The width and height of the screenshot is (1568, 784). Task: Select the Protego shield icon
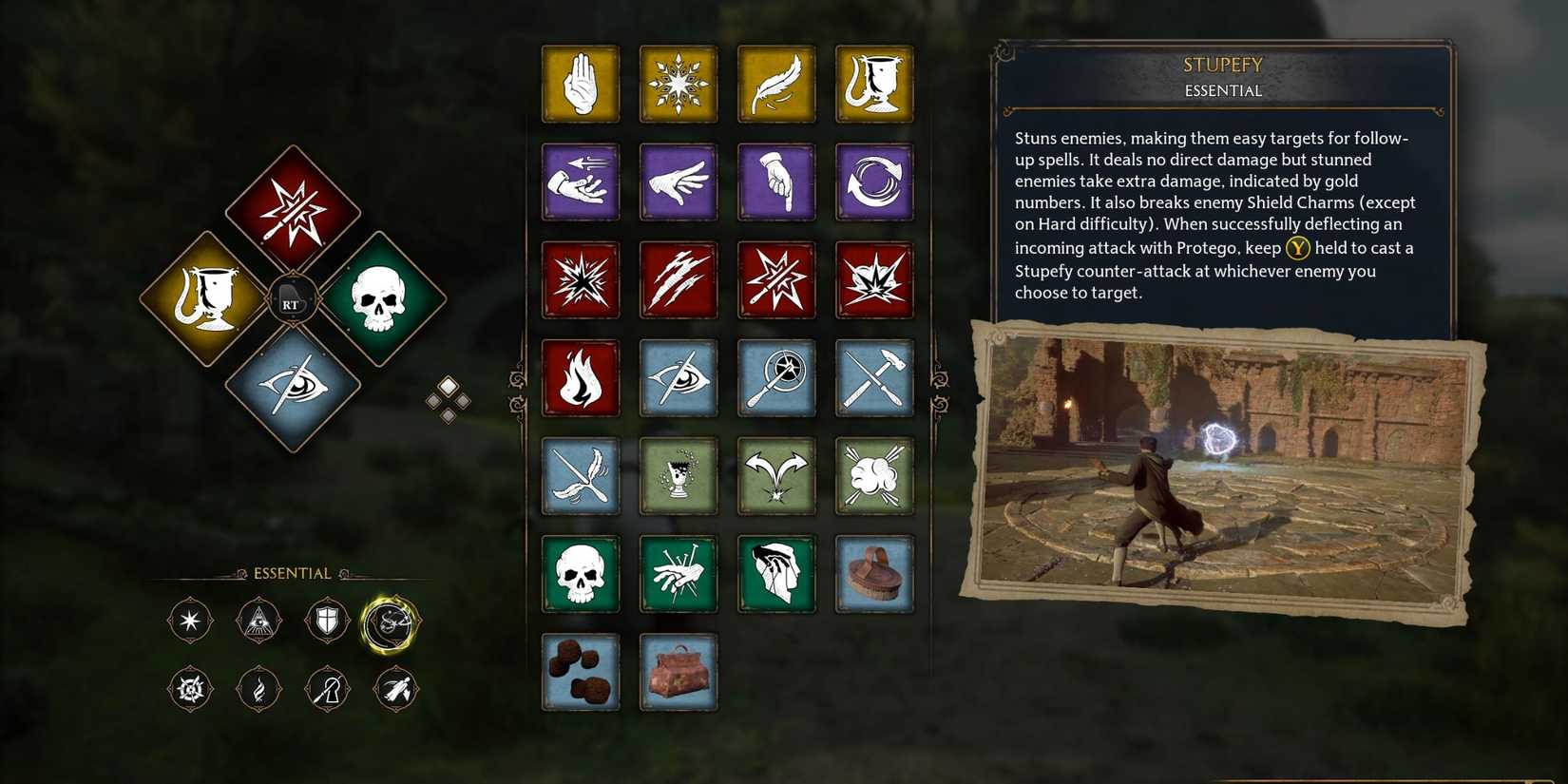pos(327,620)
